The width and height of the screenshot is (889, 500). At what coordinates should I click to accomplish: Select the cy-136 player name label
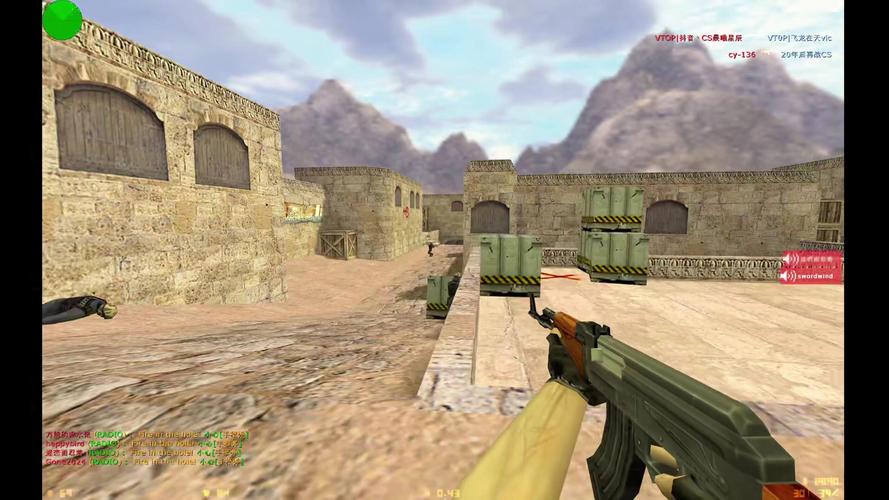(741, 54)
